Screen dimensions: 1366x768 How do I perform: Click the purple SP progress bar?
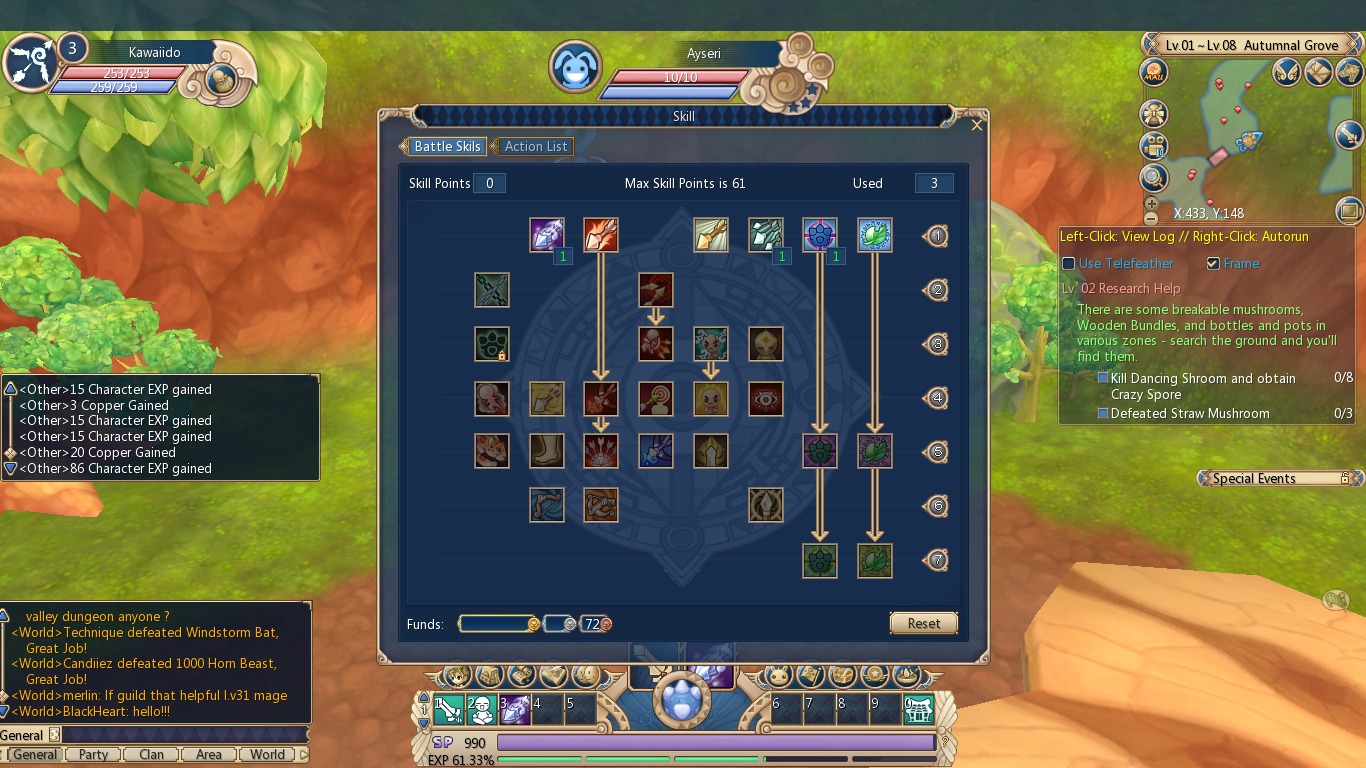click(x=716, y=743)
